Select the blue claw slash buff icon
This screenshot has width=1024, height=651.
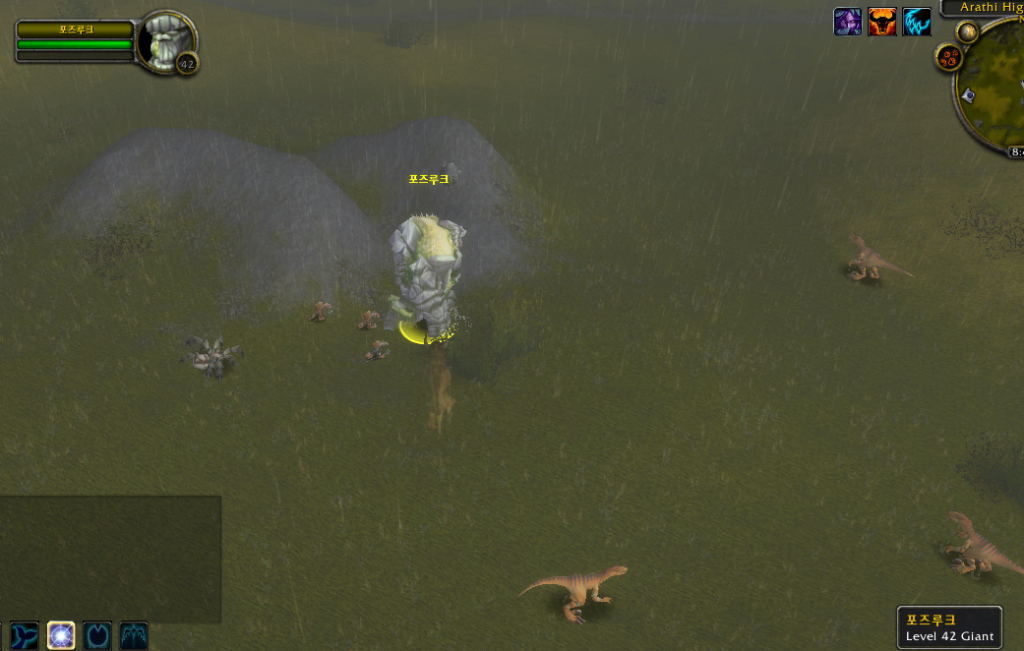click(916, 22)
